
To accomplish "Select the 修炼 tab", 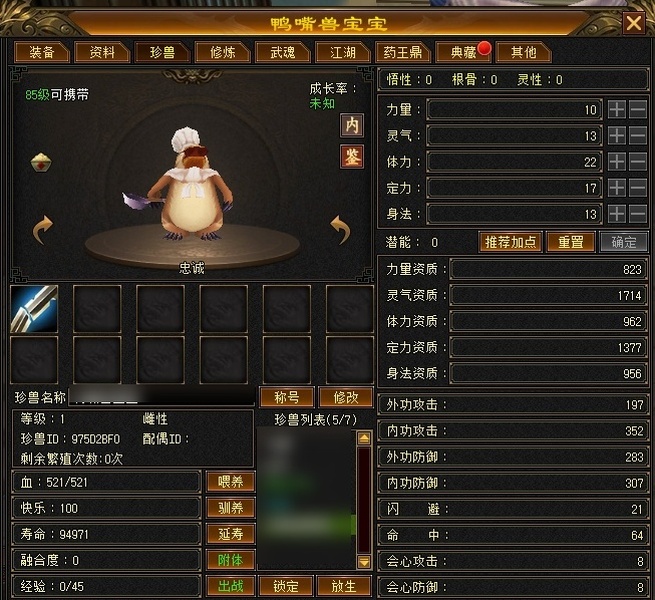I will point(216,52).
